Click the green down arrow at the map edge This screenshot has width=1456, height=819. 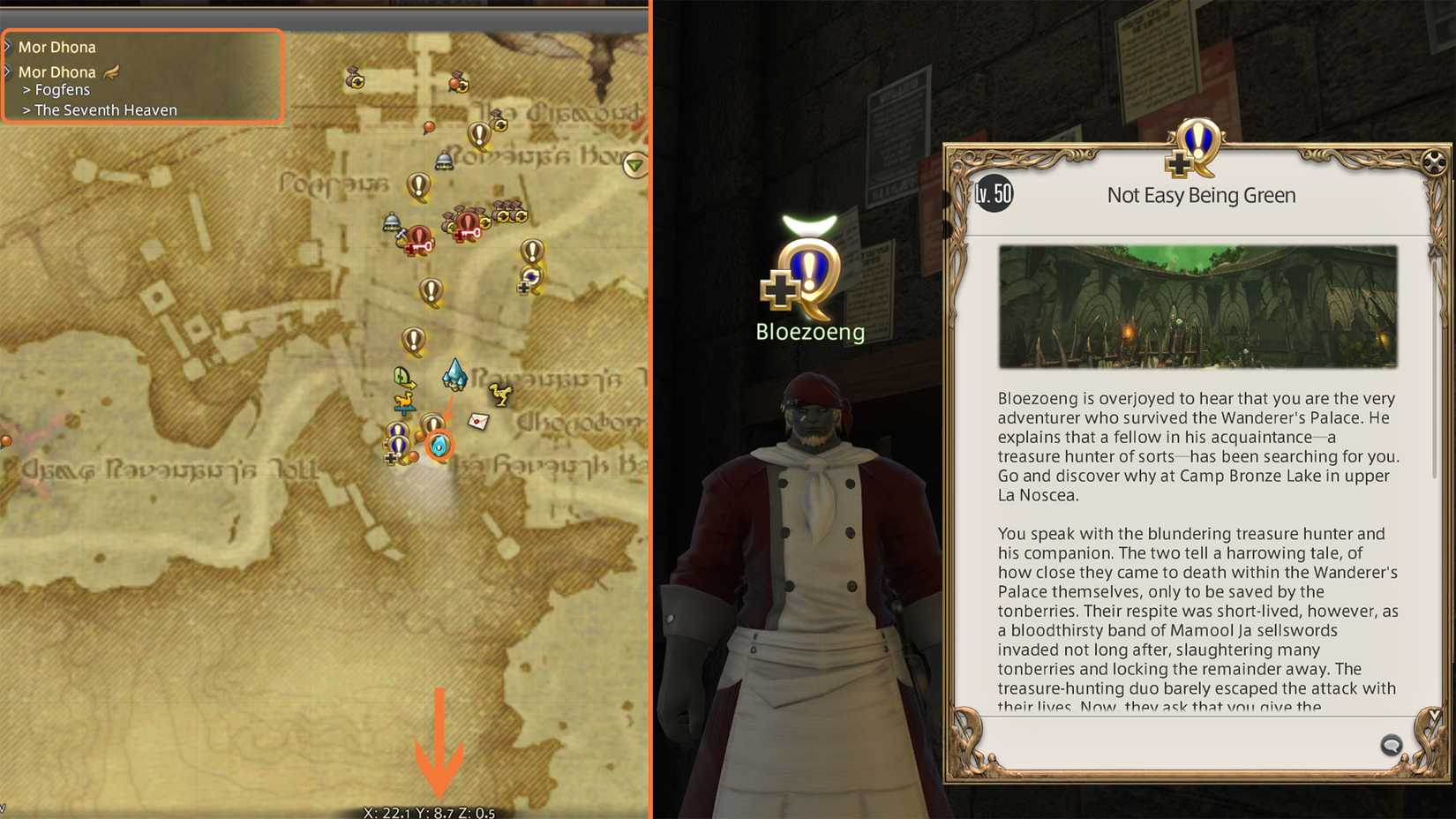point(633,165)
